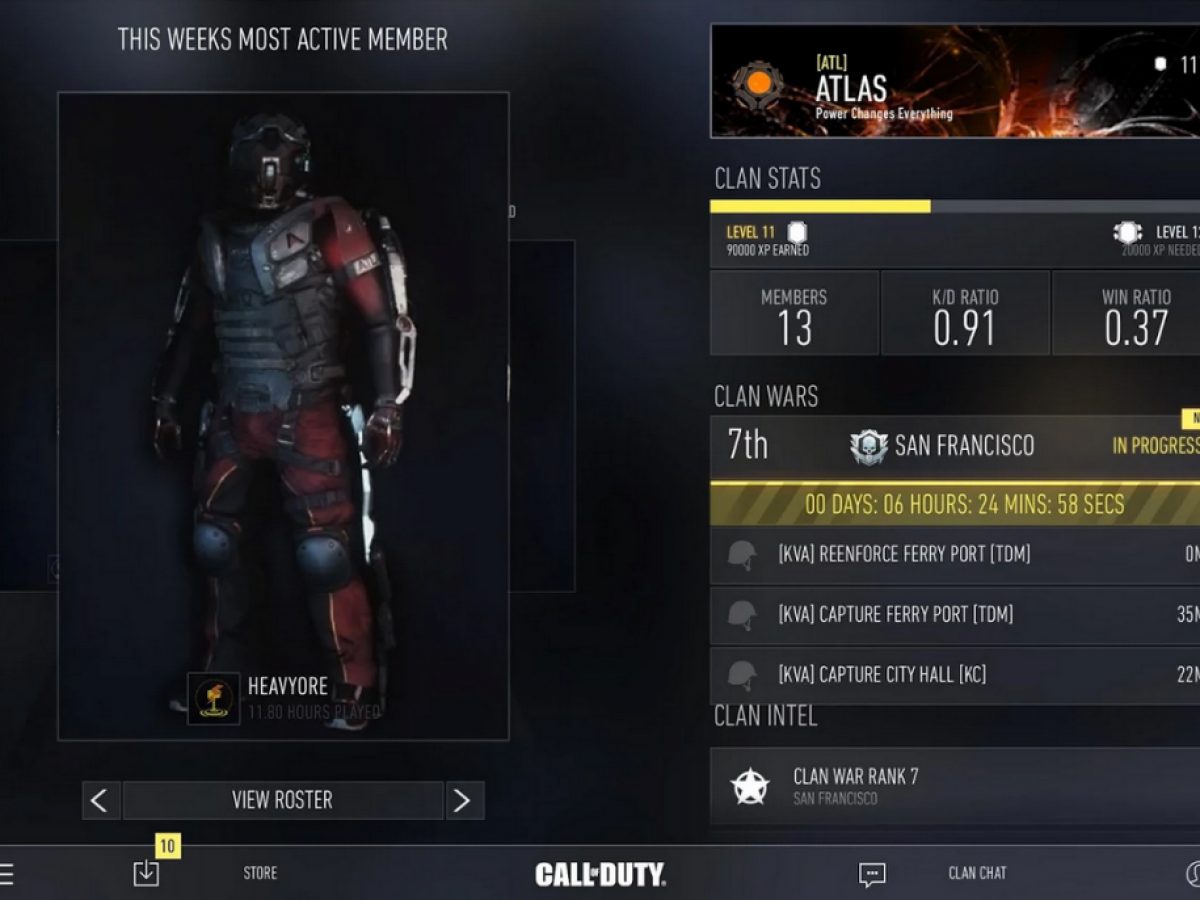Show the previous roster member arrow
This screenshot has width=1200, height=900.
100,800
